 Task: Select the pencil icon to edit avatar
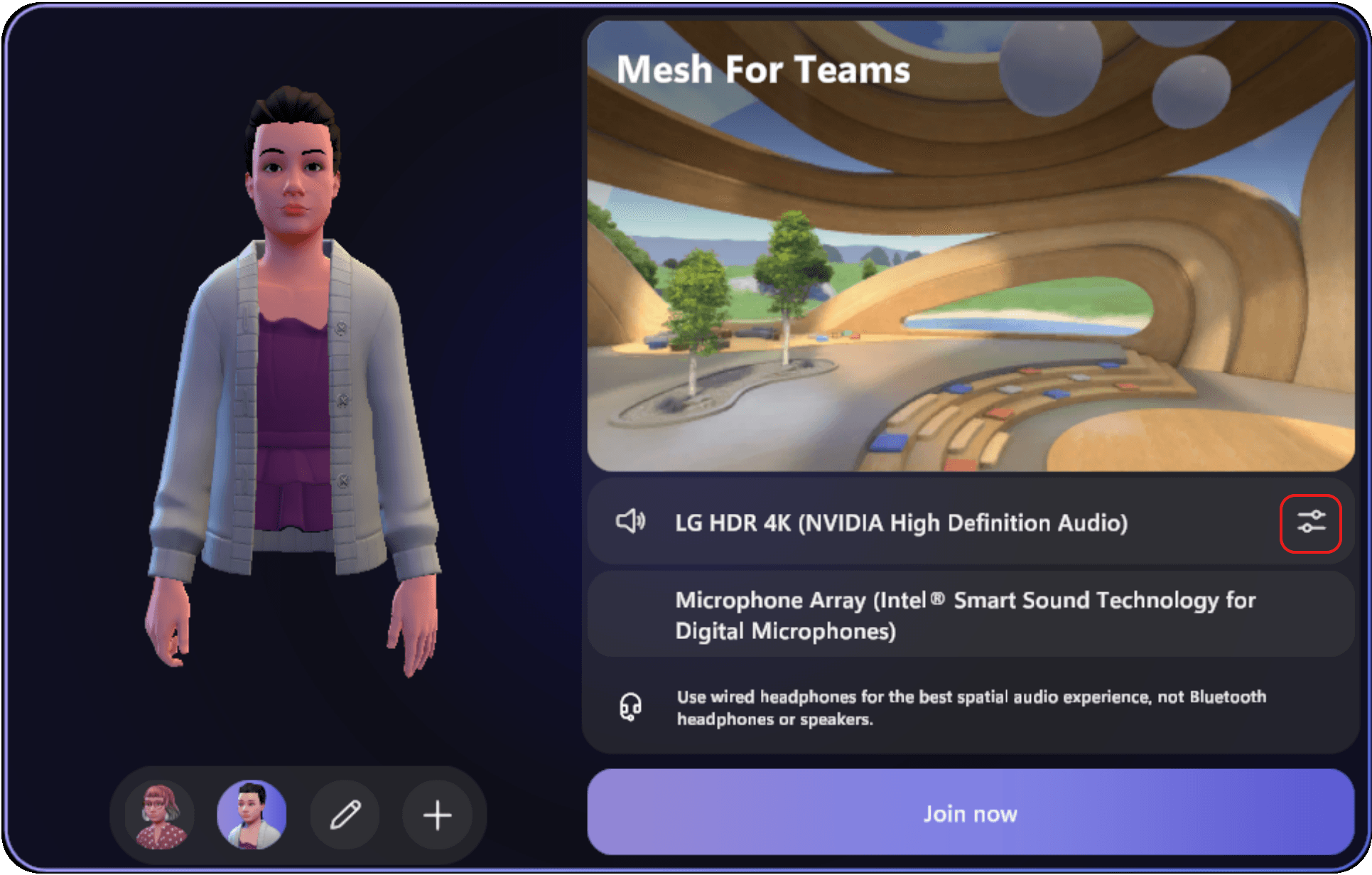coord(345,815)
